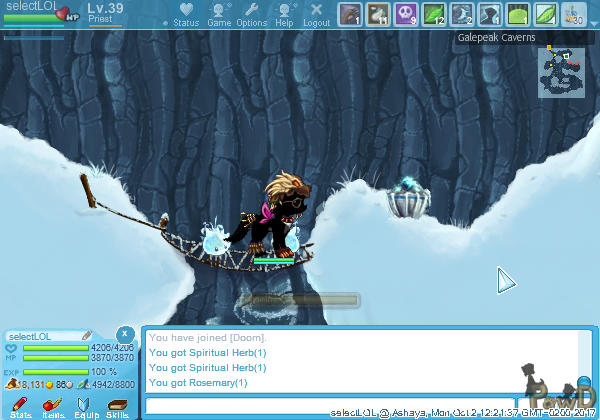The width and height of the screenshot is (600, 420).
Task: Activate the first hotbar slot with dark claw icon
Action: (349, 14)
